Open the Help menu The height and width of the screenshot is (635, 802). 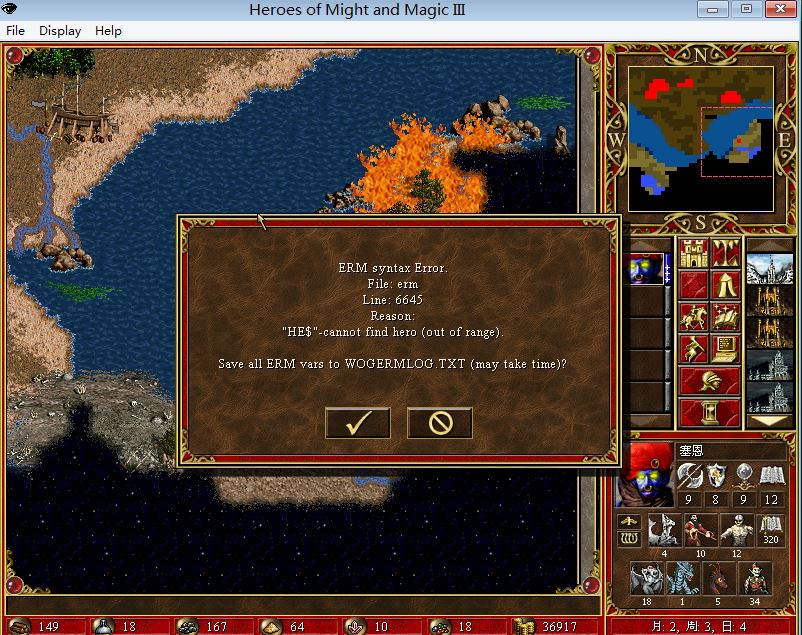(108, 30)
